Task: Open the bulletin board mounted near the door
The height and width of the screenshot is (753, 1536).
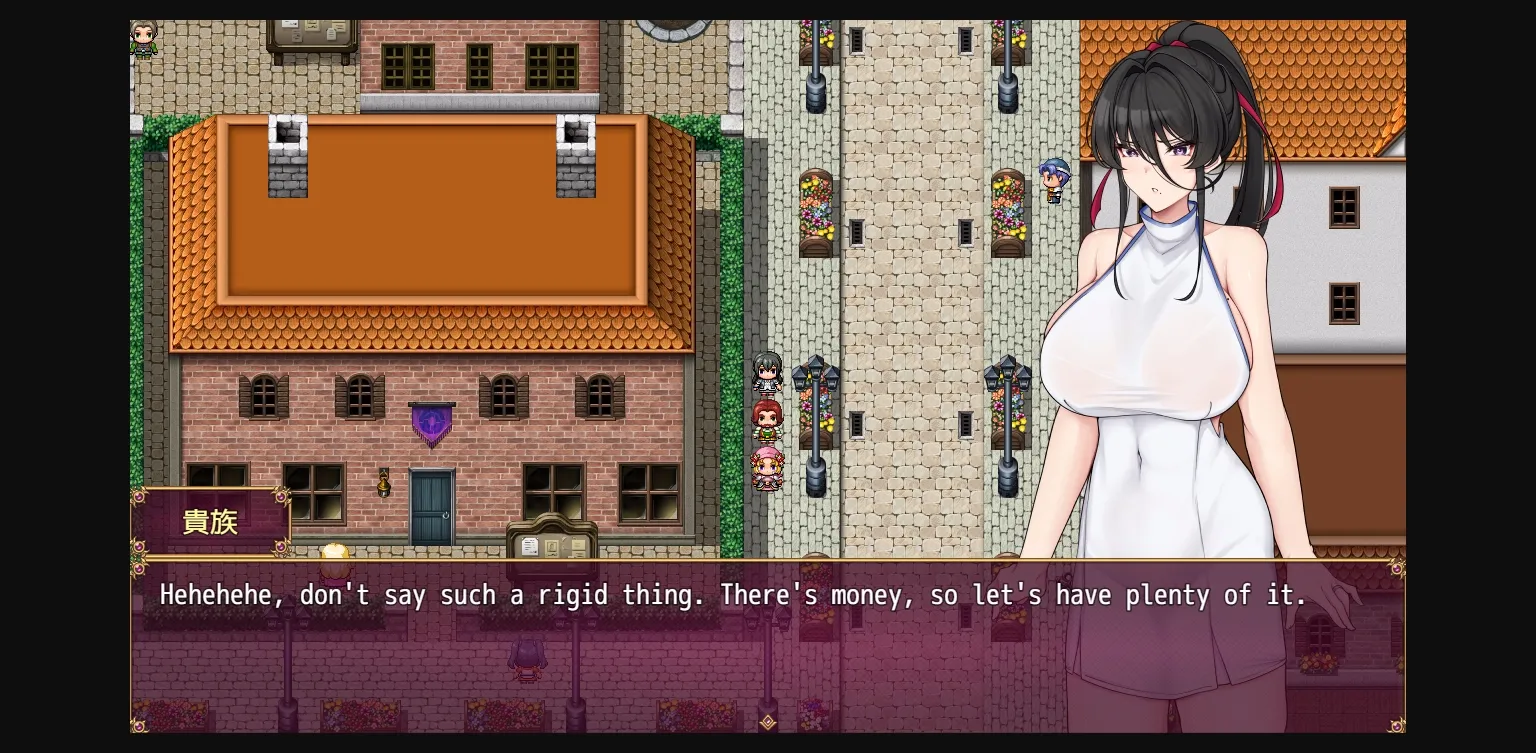Action: 552,545
